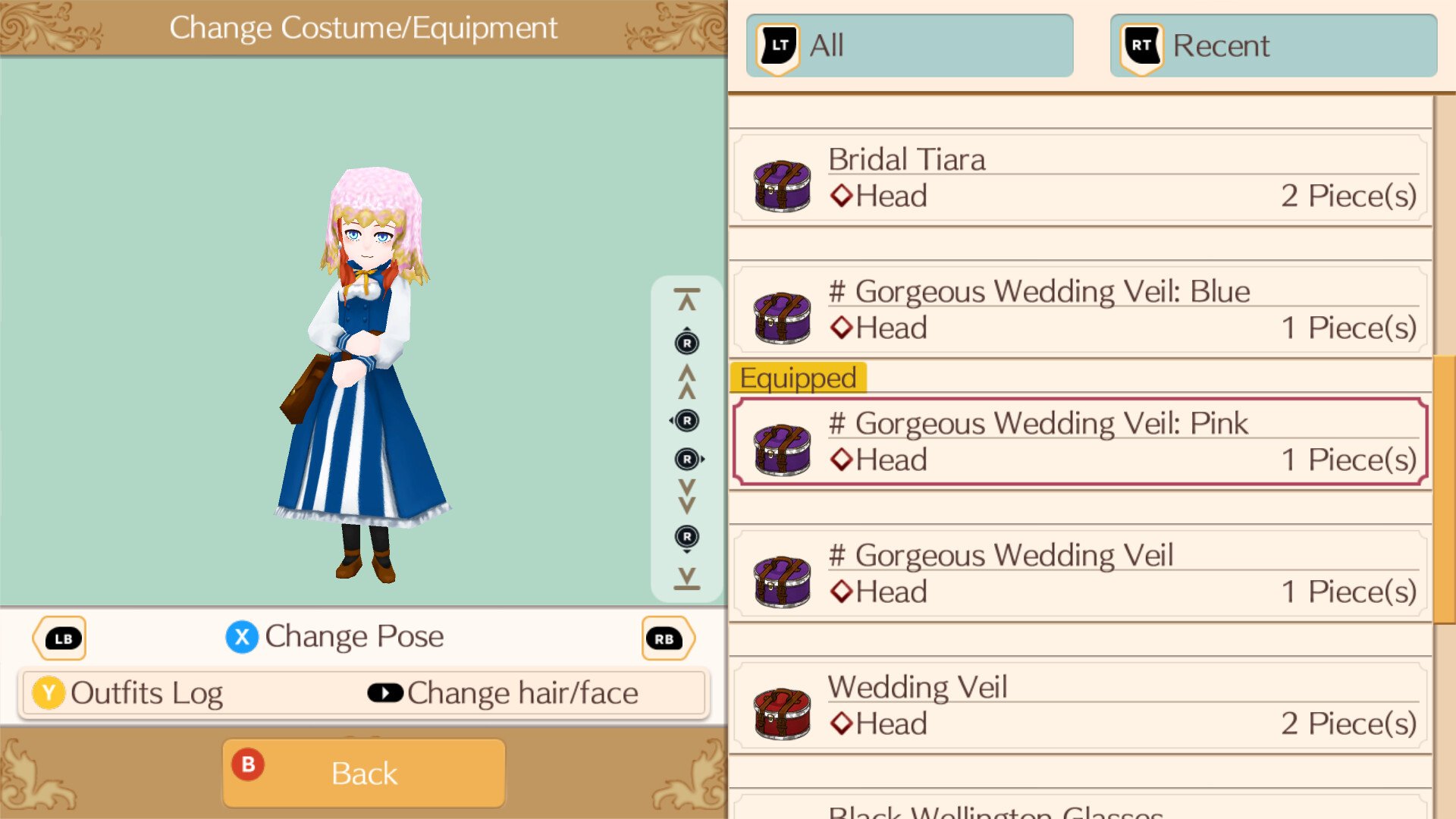Click the RB rotate button
This screenshot has width=1456, height=819.
click(667, 638)
